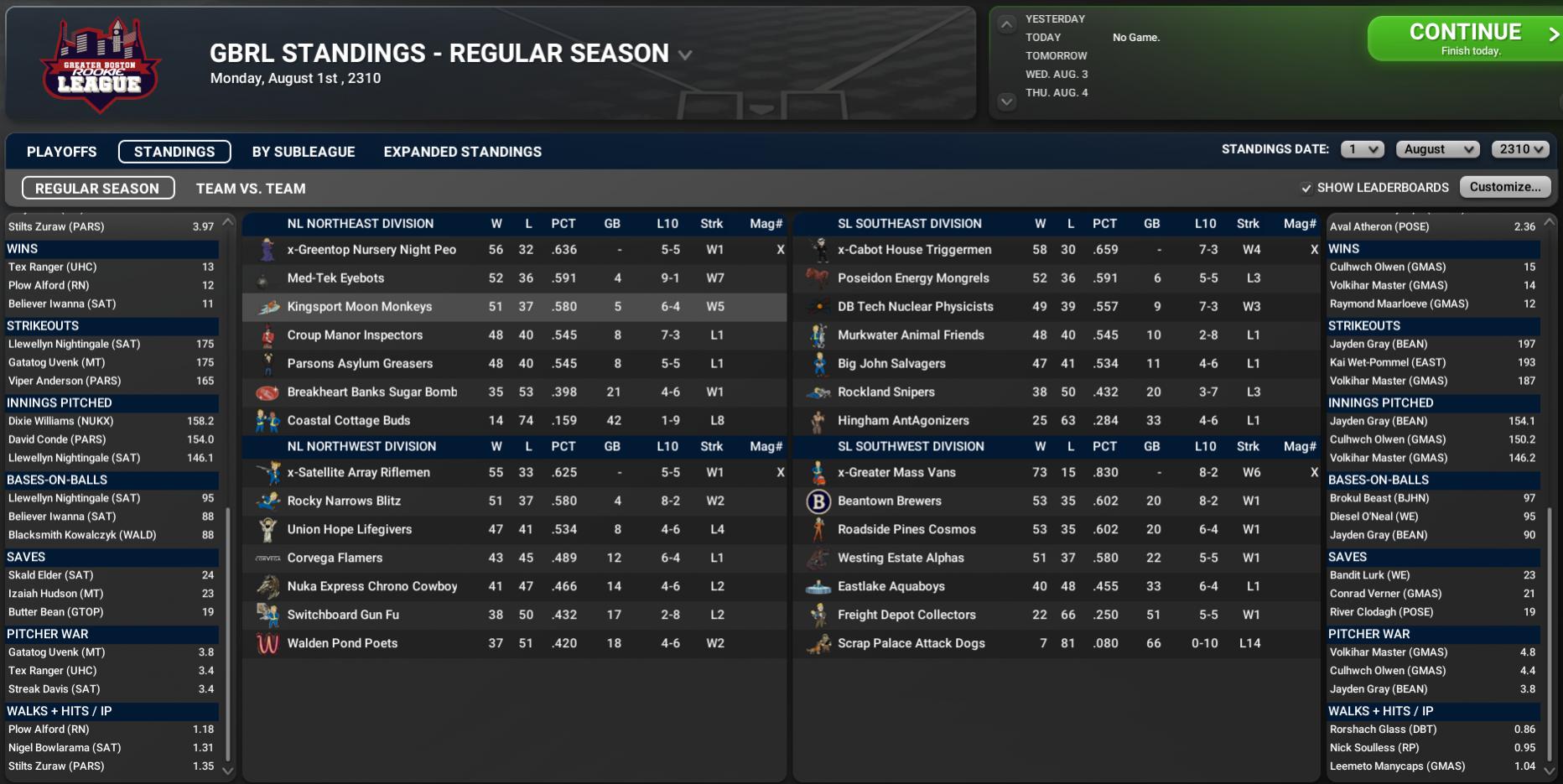1563x784 pixels.
Task: Click the green Continue button
Action: coord(1464,39)
